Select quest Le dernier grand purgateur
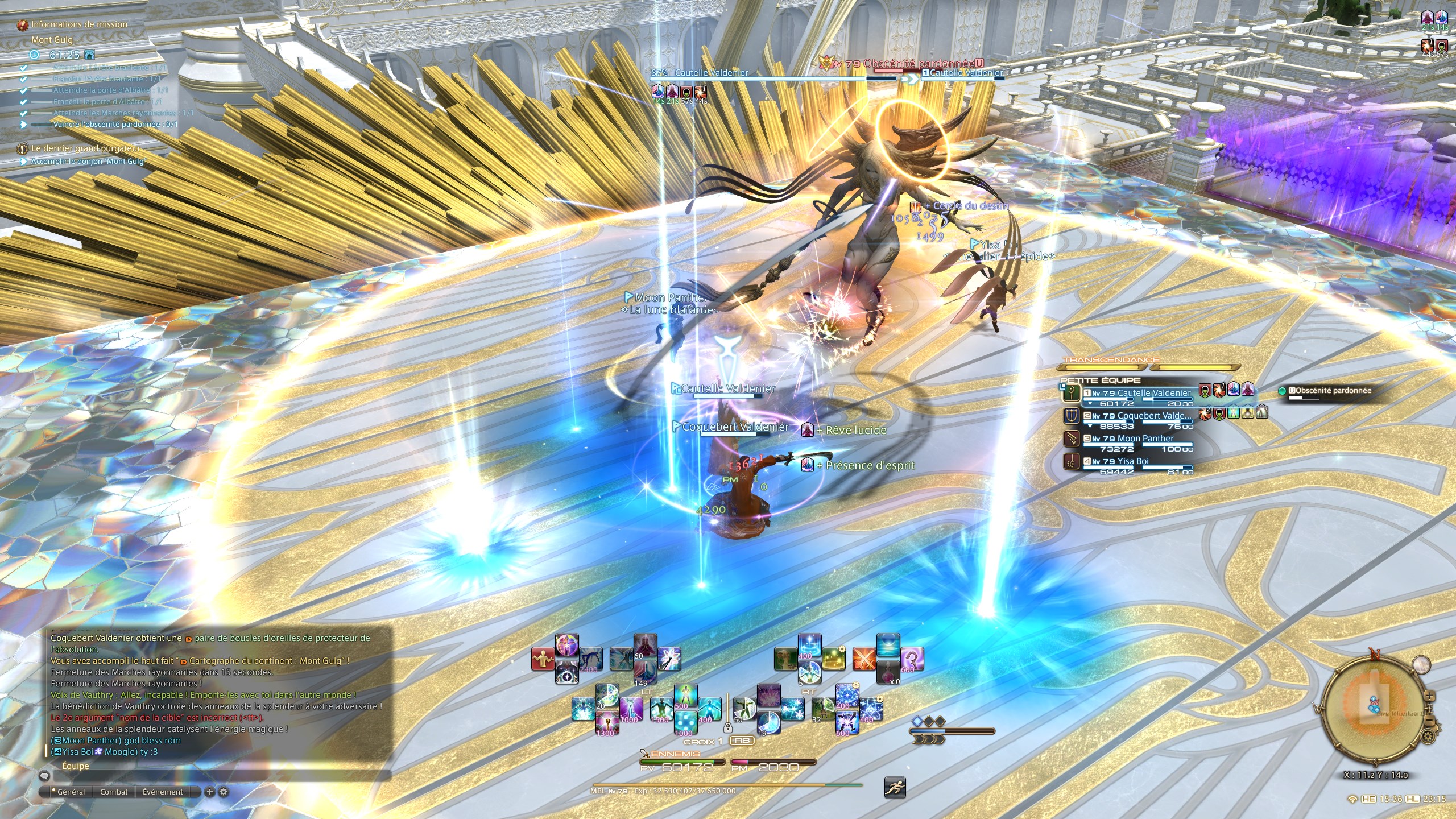The width and height of the screenshot is (1456, 819). point(86,148)
